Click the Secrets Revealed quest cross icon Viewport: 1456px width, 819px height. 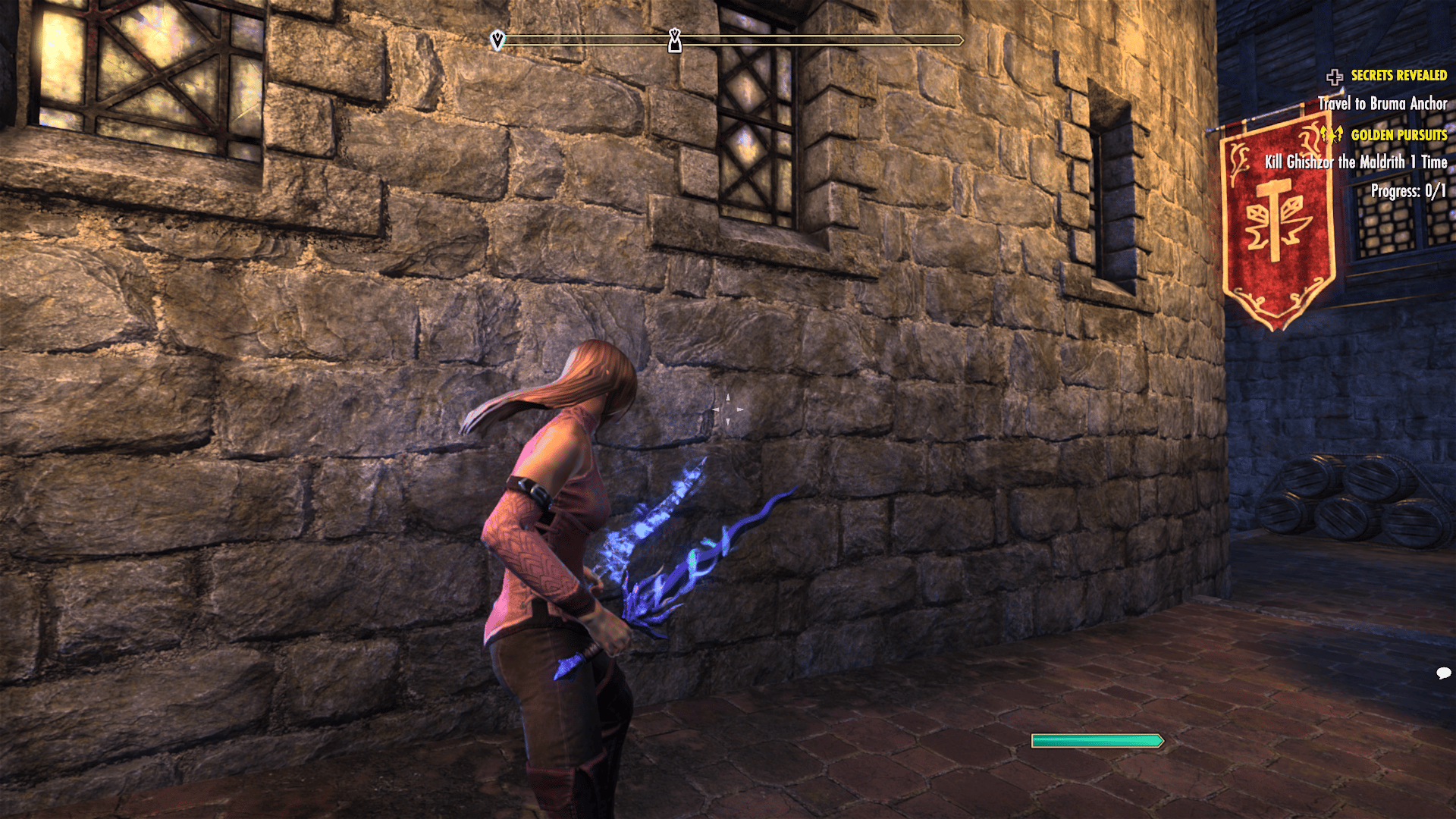tap(1334, 77)
